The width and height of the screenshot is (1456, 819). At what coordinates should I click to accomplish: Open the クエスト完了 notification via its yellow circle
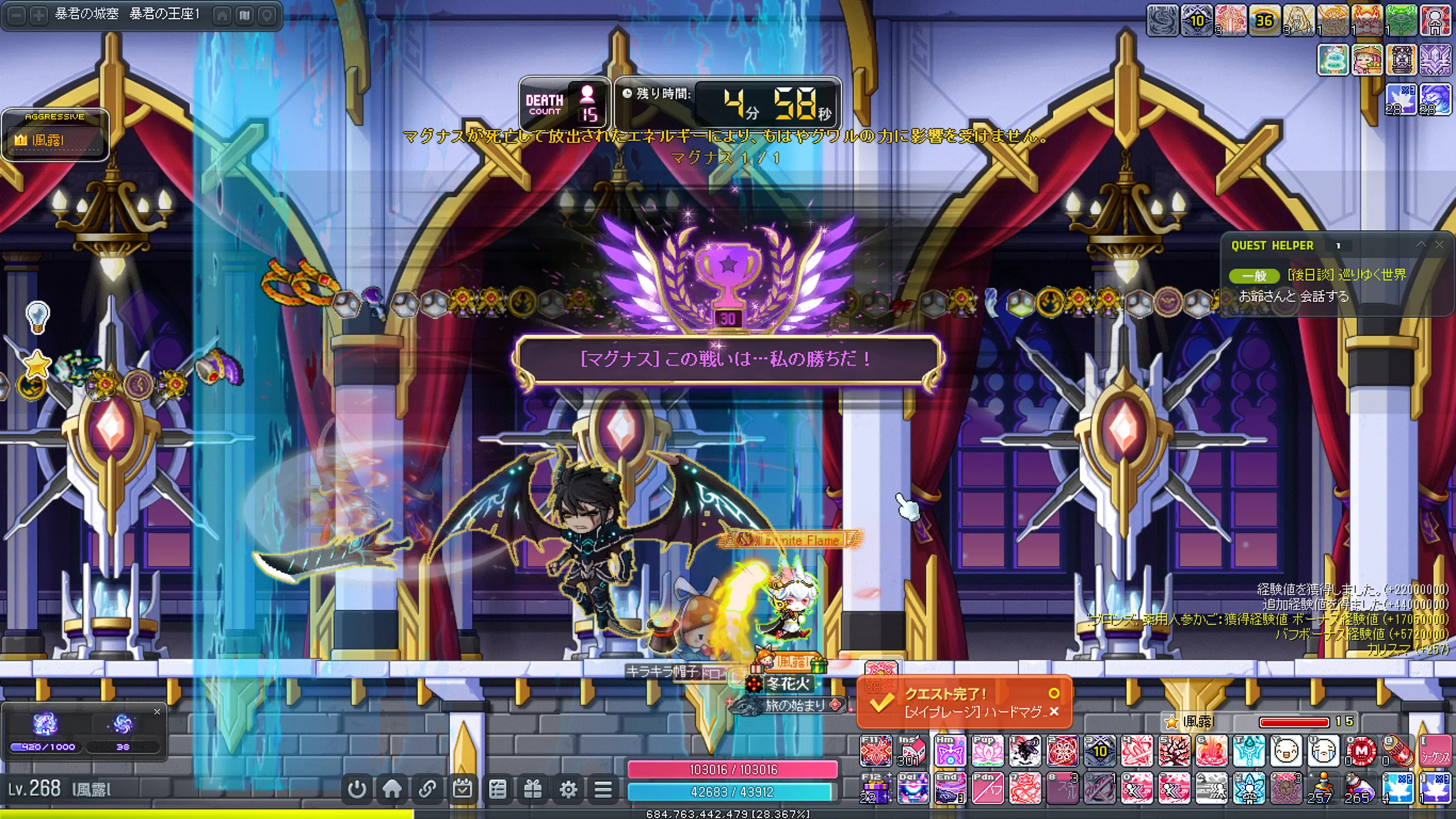(1054, 693)
